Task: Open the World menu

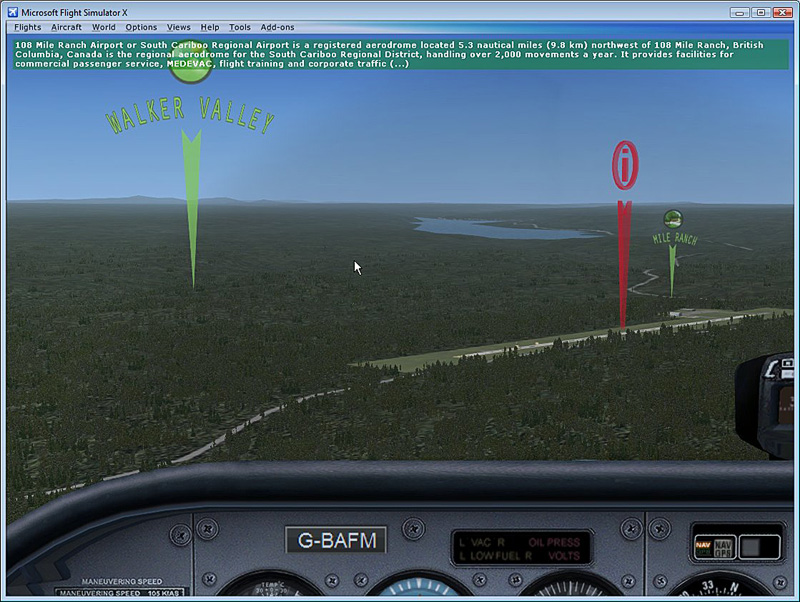Action: pos(103,27)
